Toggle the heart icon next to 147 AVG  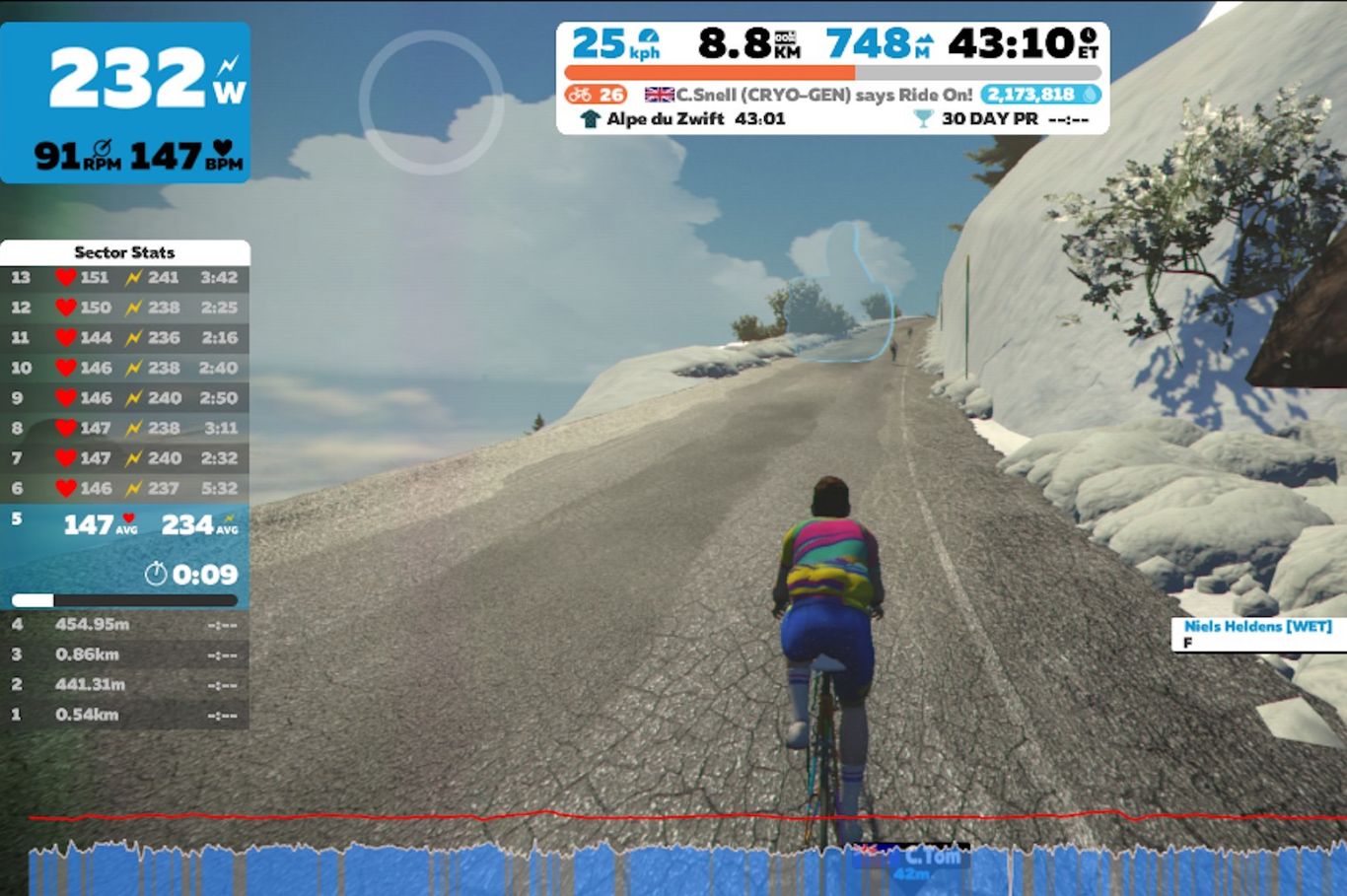pyautogui.click(x=127, y=518)
